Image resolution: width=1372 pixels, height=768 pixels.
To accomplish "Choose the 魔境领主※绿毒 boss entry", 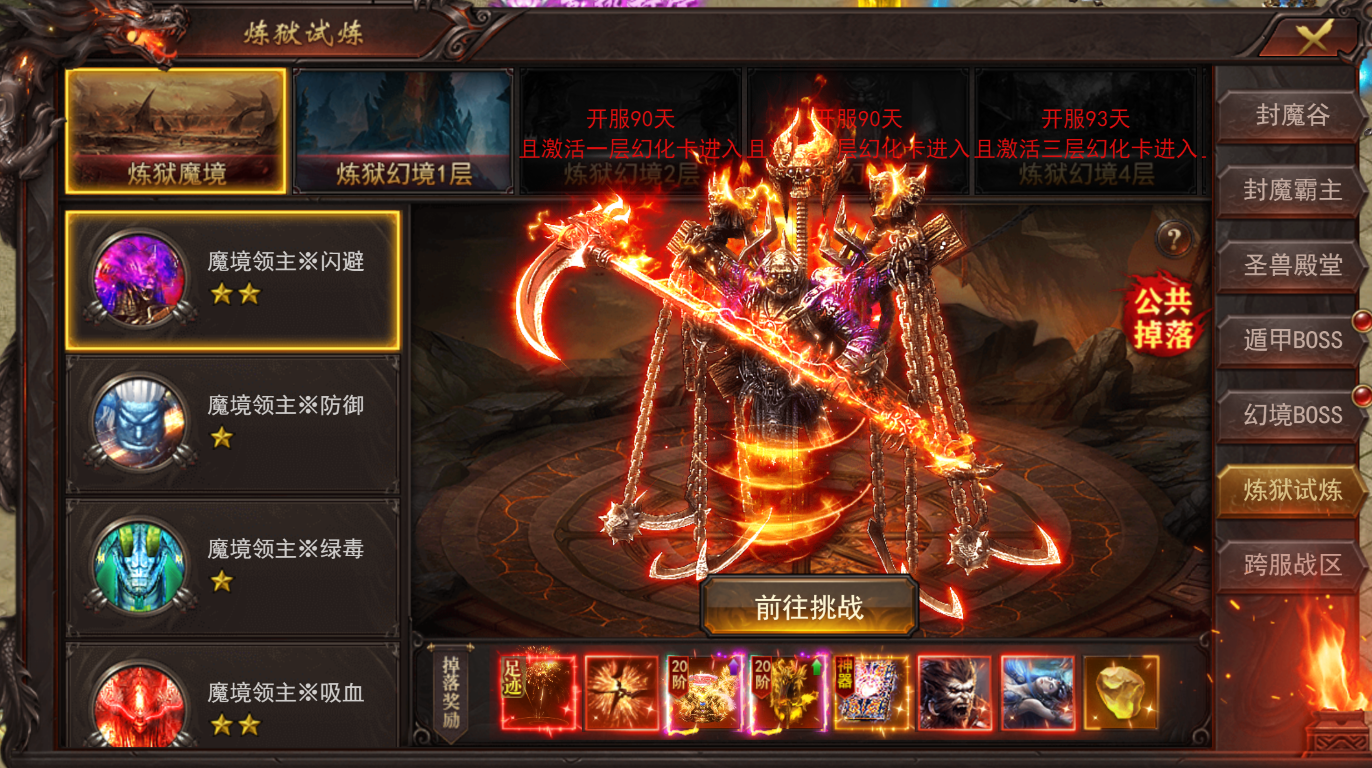I will point(232,567).
